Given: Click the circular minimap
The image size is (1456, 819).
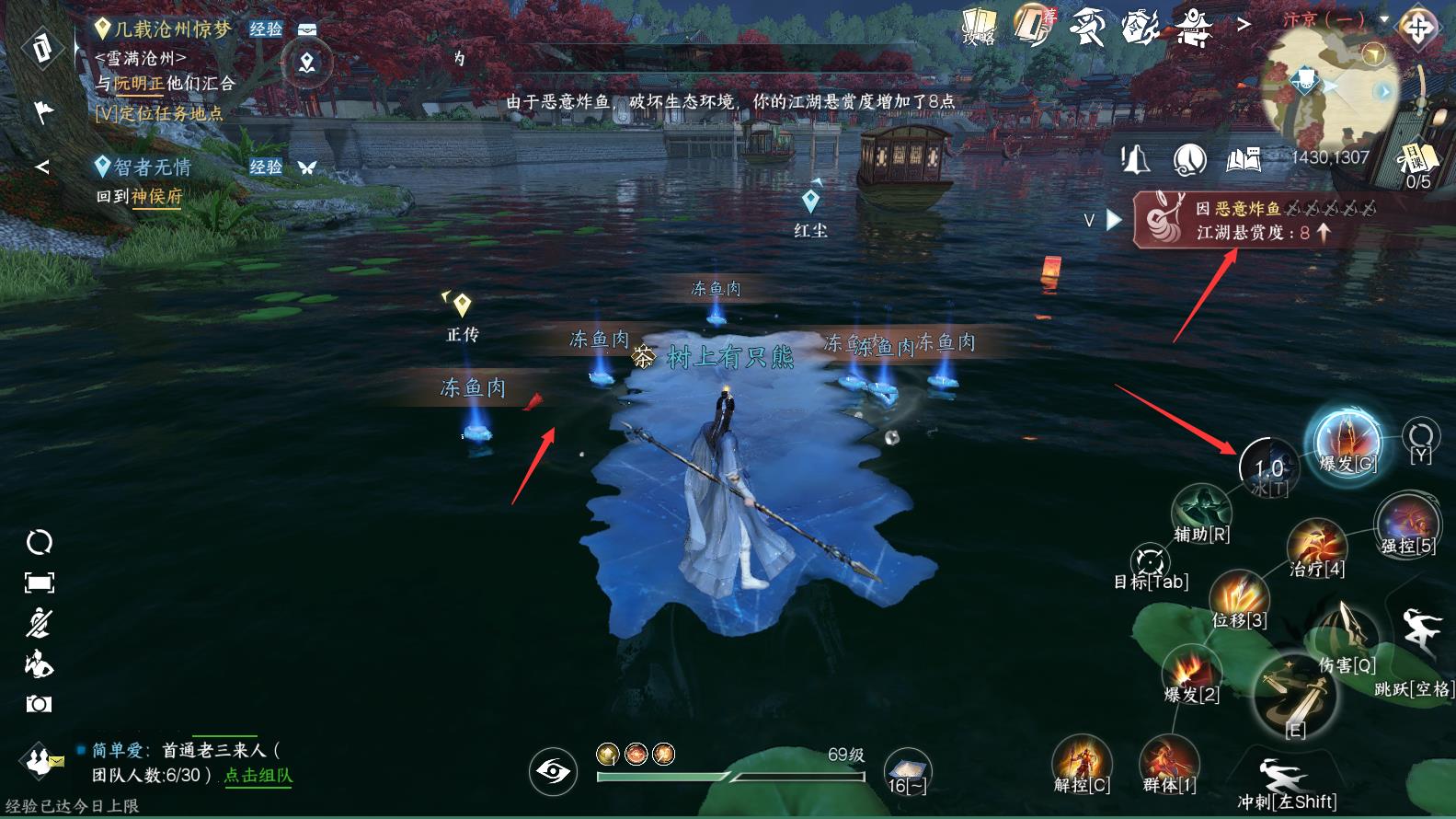Looking at the screenshot, I should tap(1329, 87).
